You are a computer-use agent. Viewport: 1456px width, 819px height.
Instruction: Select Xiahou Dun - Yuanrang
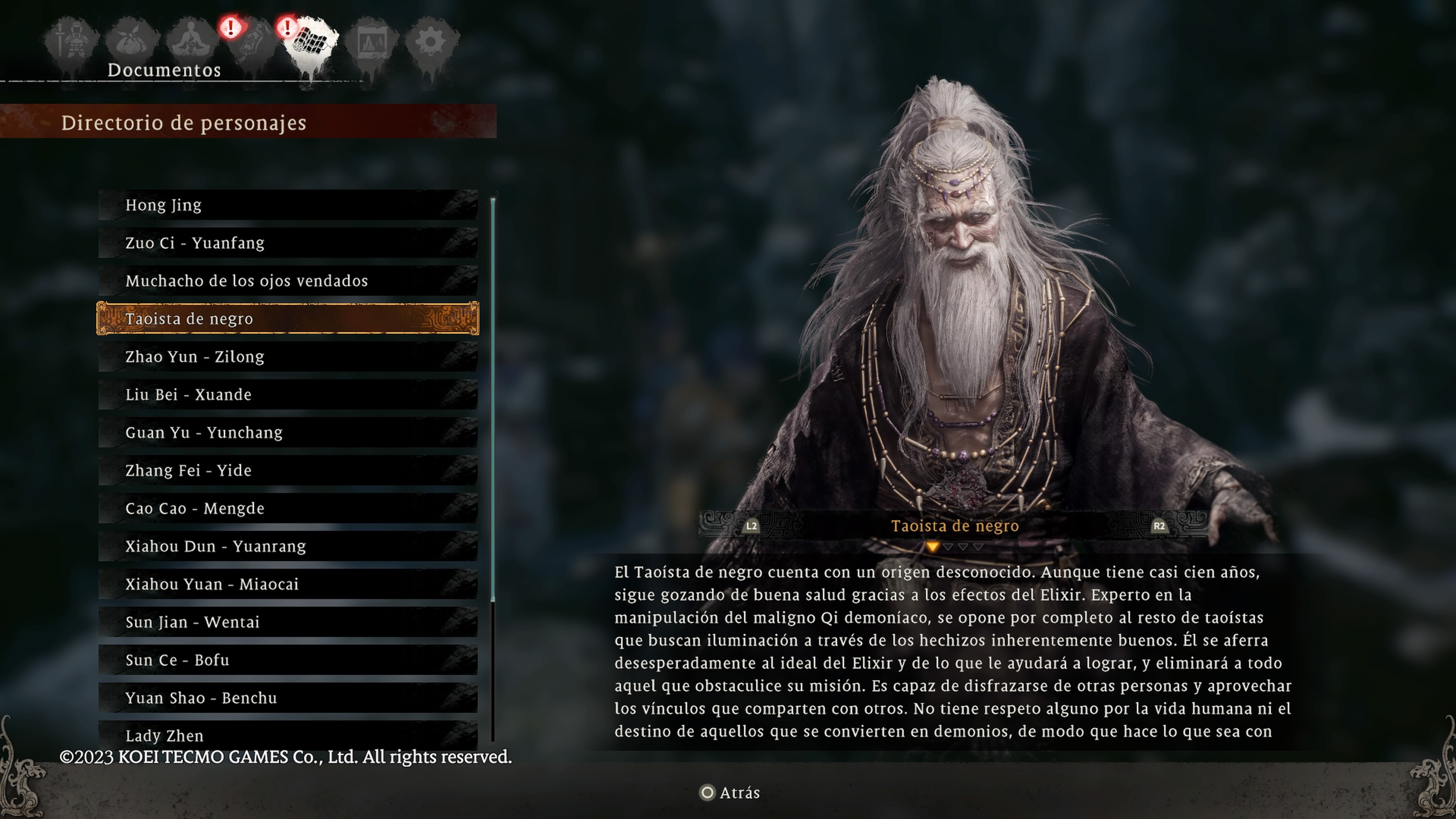coord(288,546)
